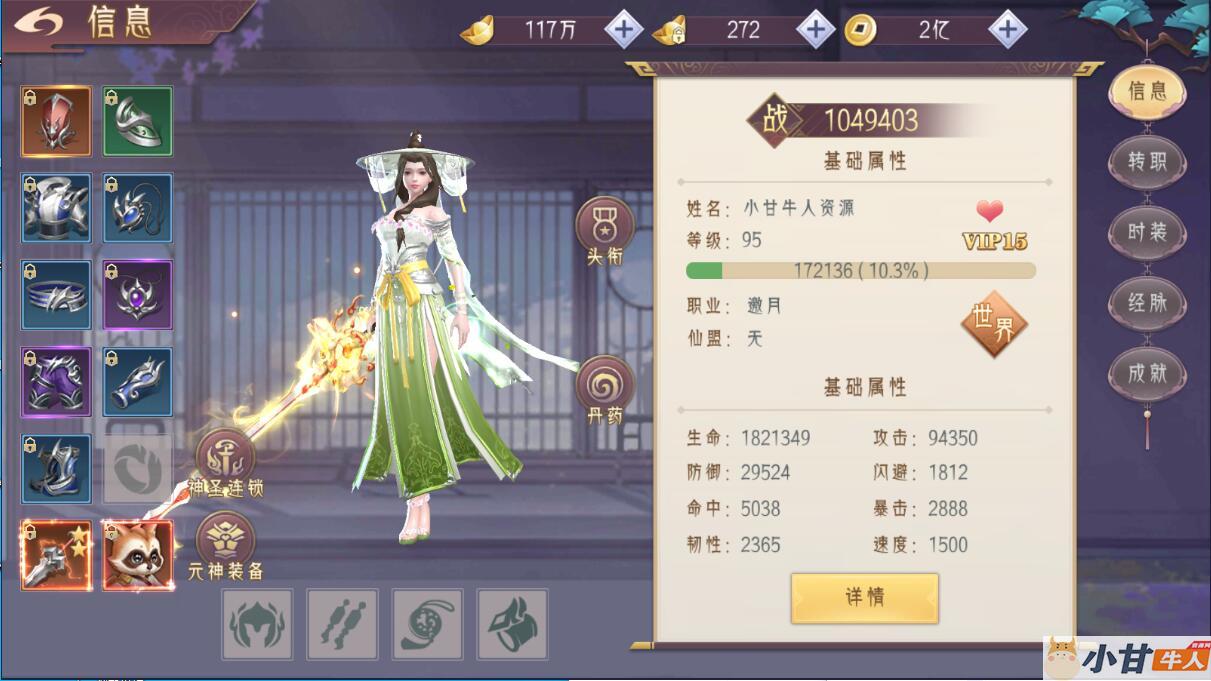
Task: Open the 详情 details button
Action: coord(864,598)
